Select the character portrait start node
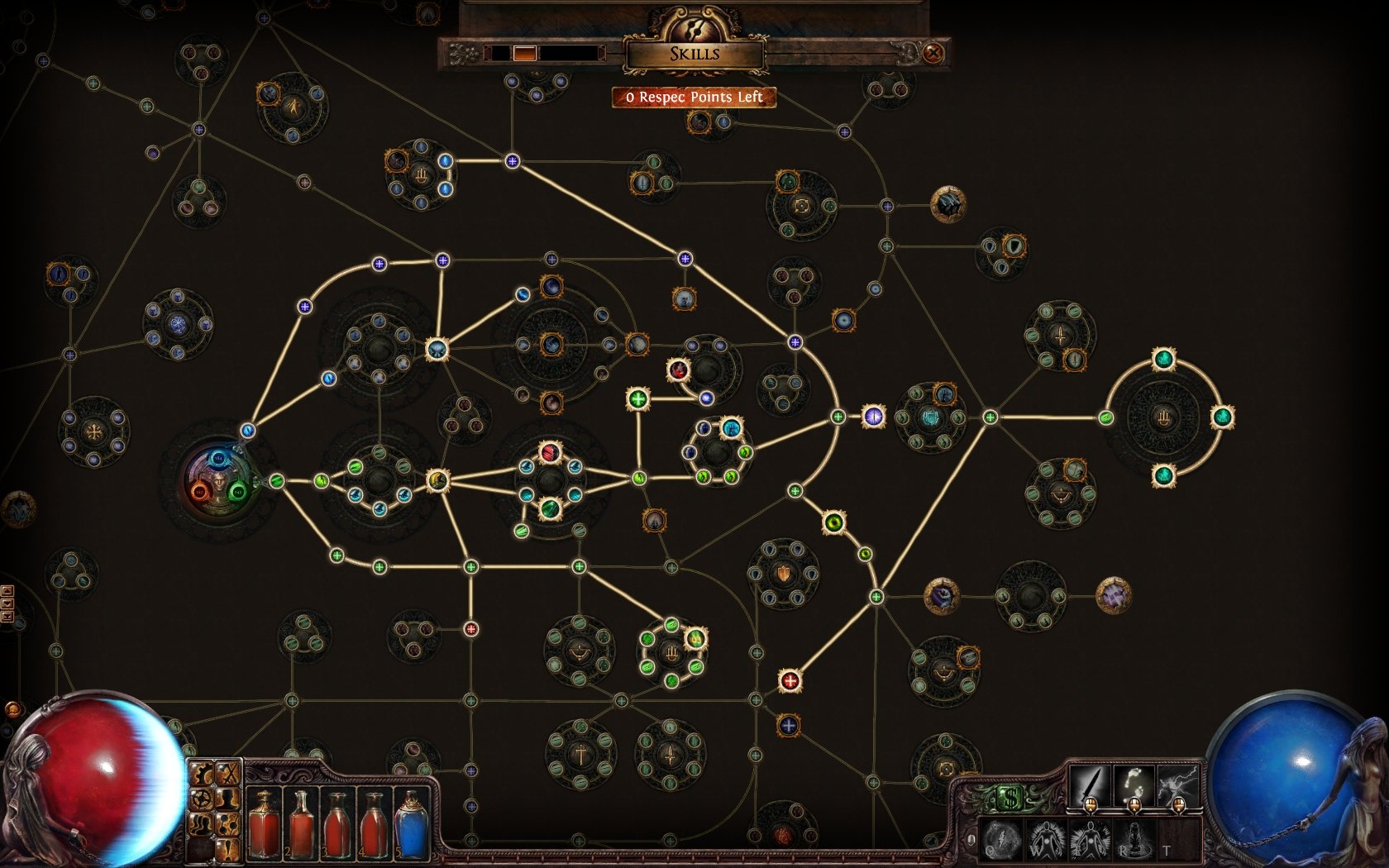1389x868 pixels. pos(218,480)
